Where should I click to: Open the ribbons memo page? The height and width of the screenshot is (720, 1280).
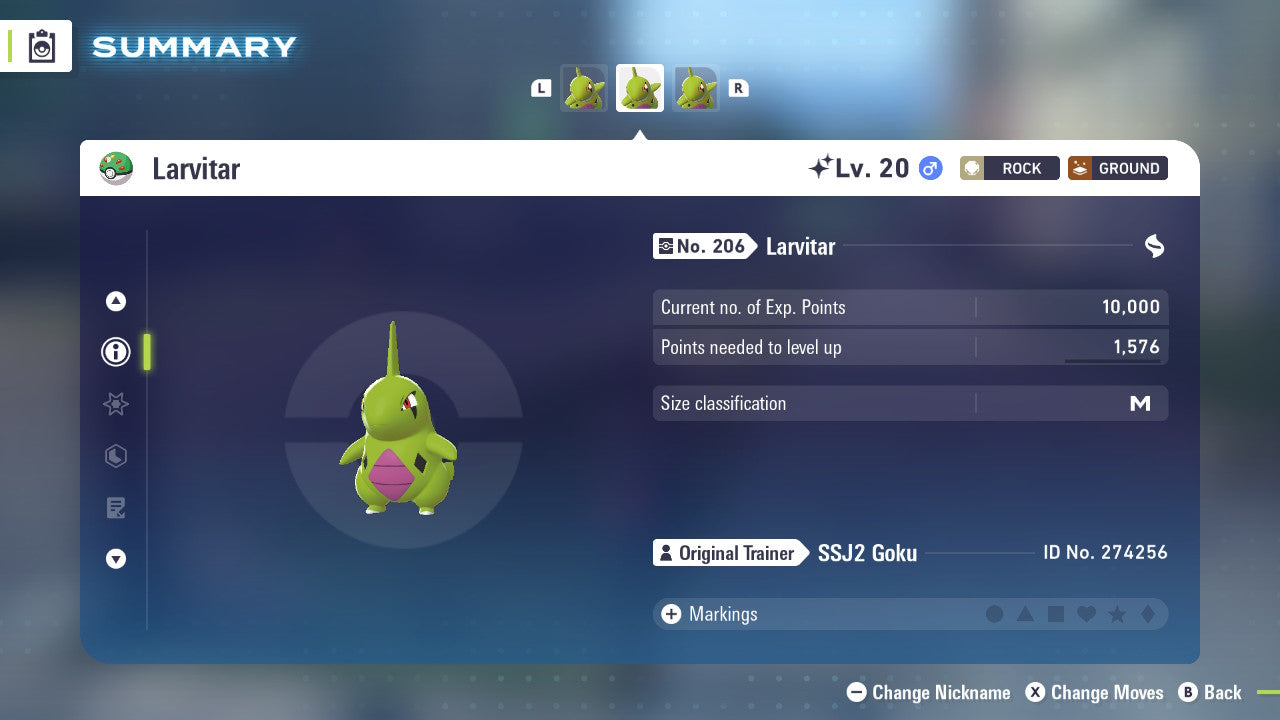tap(115, 508)
